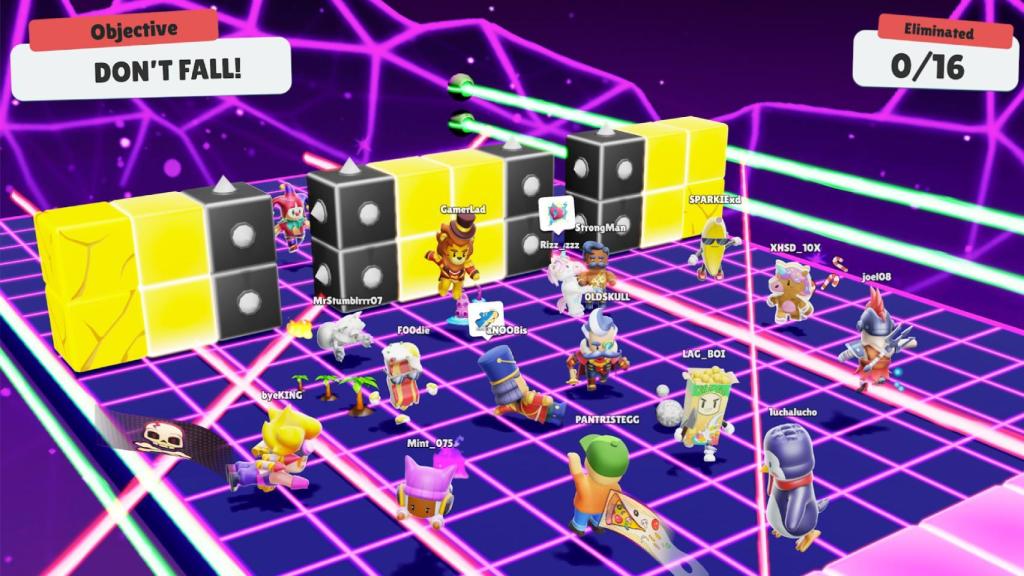This screenshot has width=1024, height=576.
Task: Click the DON'T FALL! objective panel
Action: (x=154, y=72)
